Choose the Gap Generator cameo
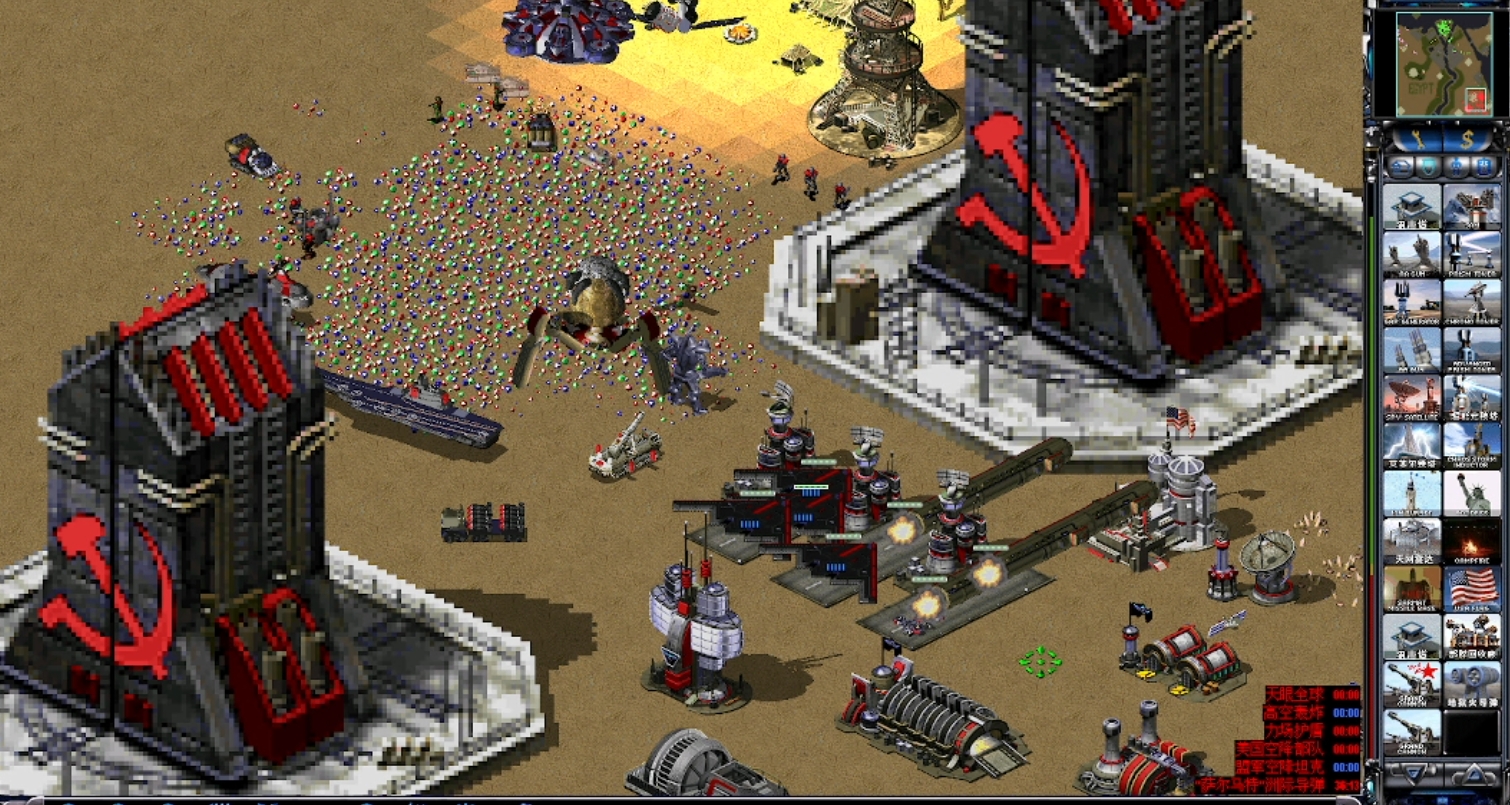This screenshot has width=1510, height=805. 1412,301
